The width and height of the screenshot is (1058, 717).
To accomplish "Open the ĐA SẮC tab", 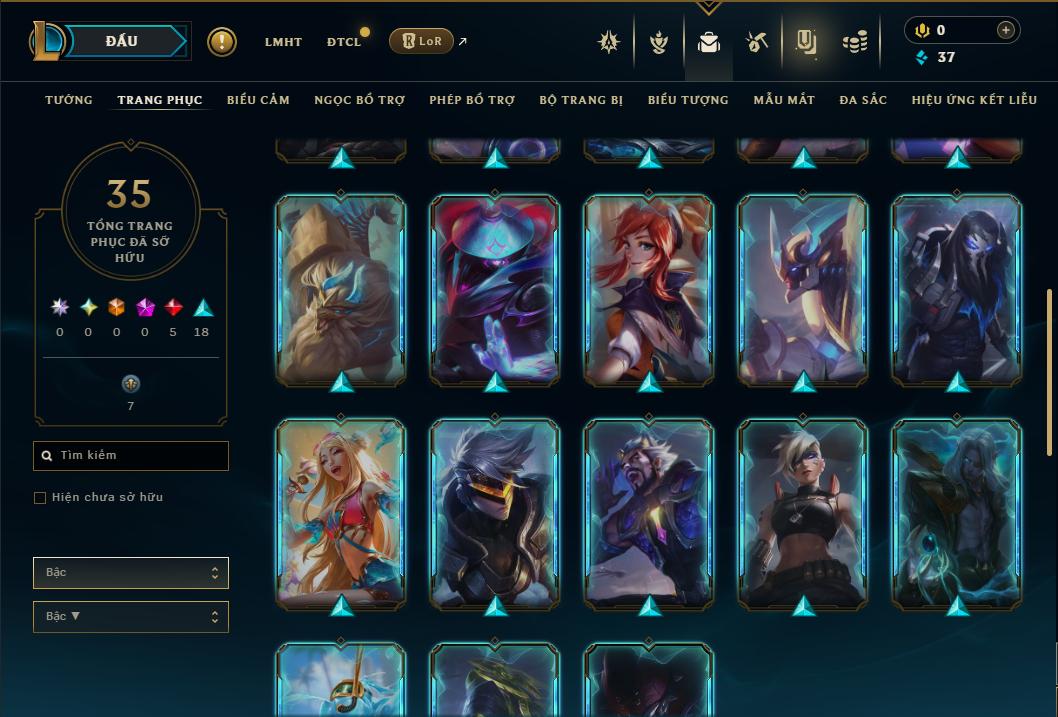I will pos(863,100).
